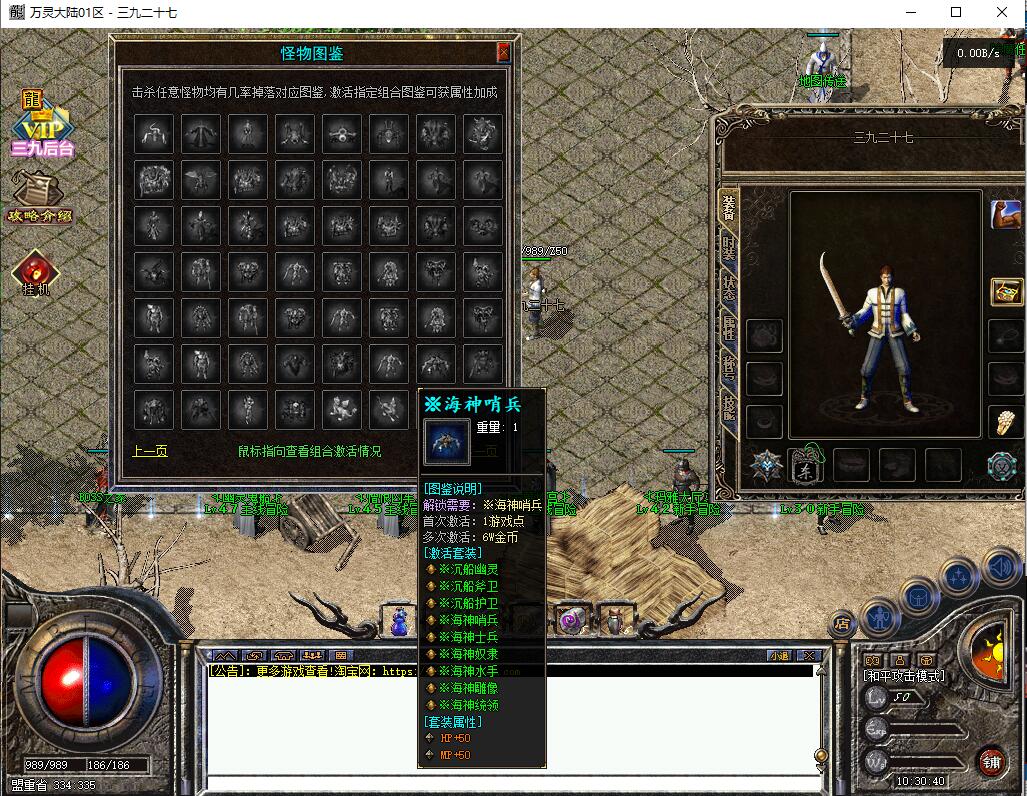Open the treasure chest icon

coord(1004,291)
